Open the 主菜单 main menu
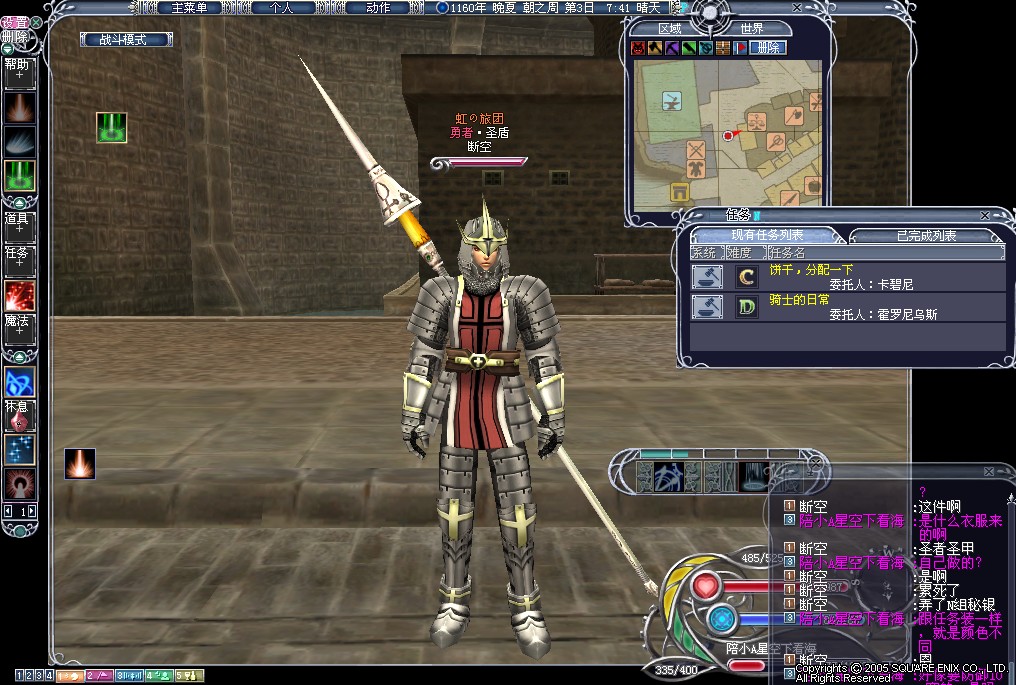The height and width of the screenshot is (685, 1016). [189, 8]
